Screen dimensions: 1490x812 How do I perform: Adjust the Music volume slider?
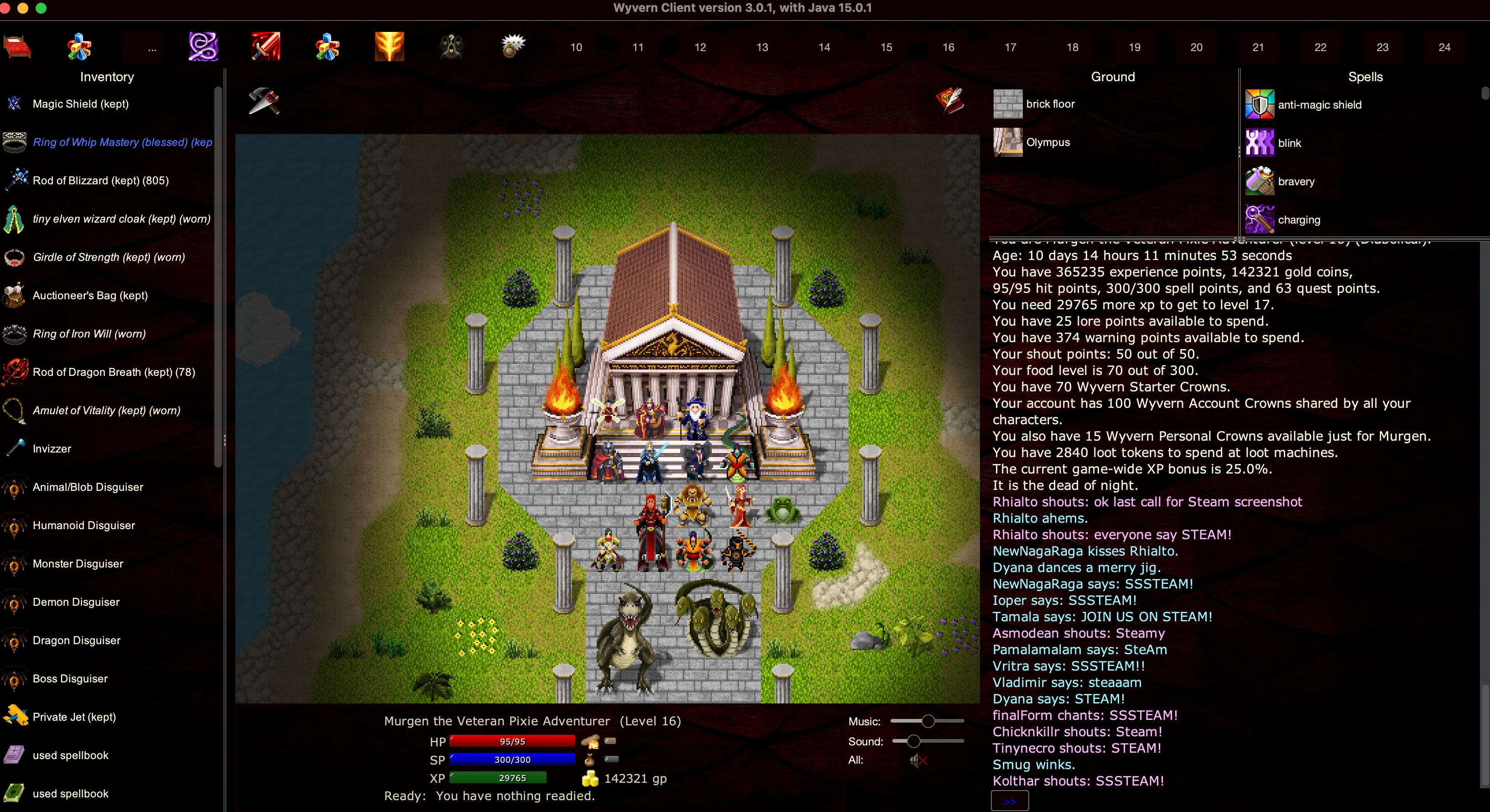(x=928, y=721)
